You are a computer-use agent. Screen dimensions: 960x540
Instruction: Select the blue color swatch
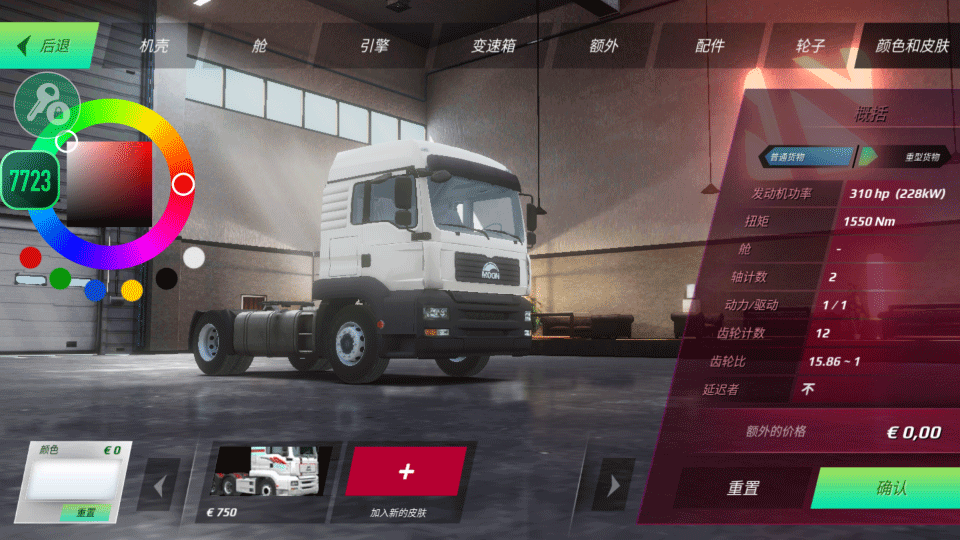[x=96, y=290]
